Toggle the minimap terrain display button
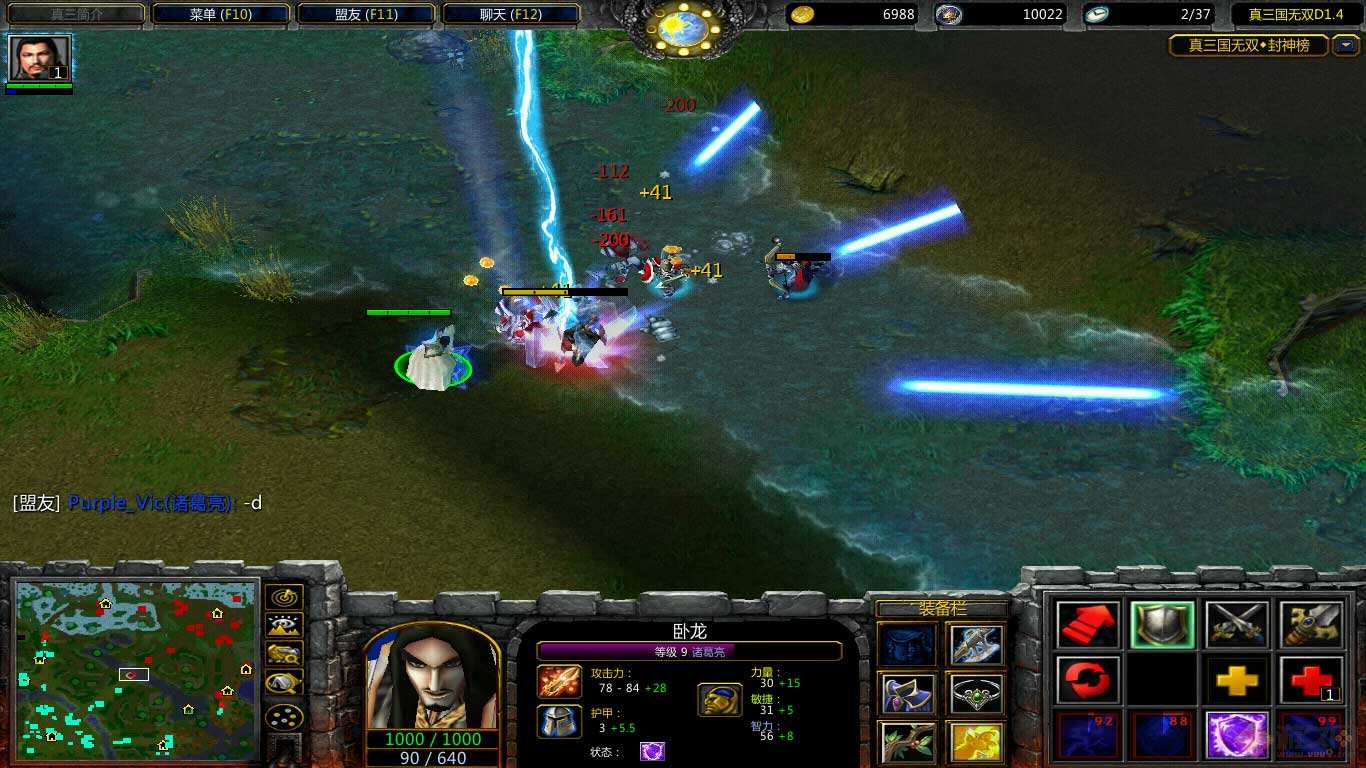Viewport: 1366px width, 768px height. click(285, 626)
